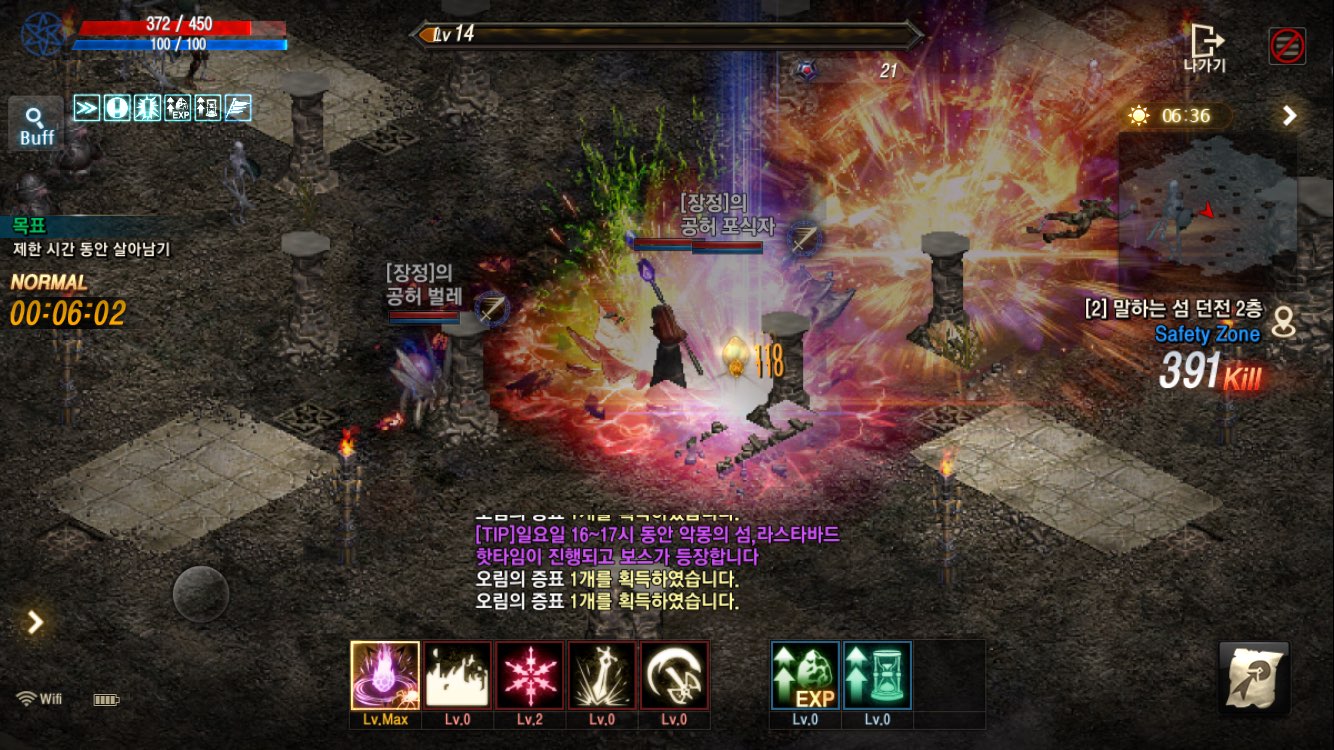The height and width of the screenshot is (750, 1334).
Task: Open the Buff magnifier panel
Action: click(x=36, y=126)
